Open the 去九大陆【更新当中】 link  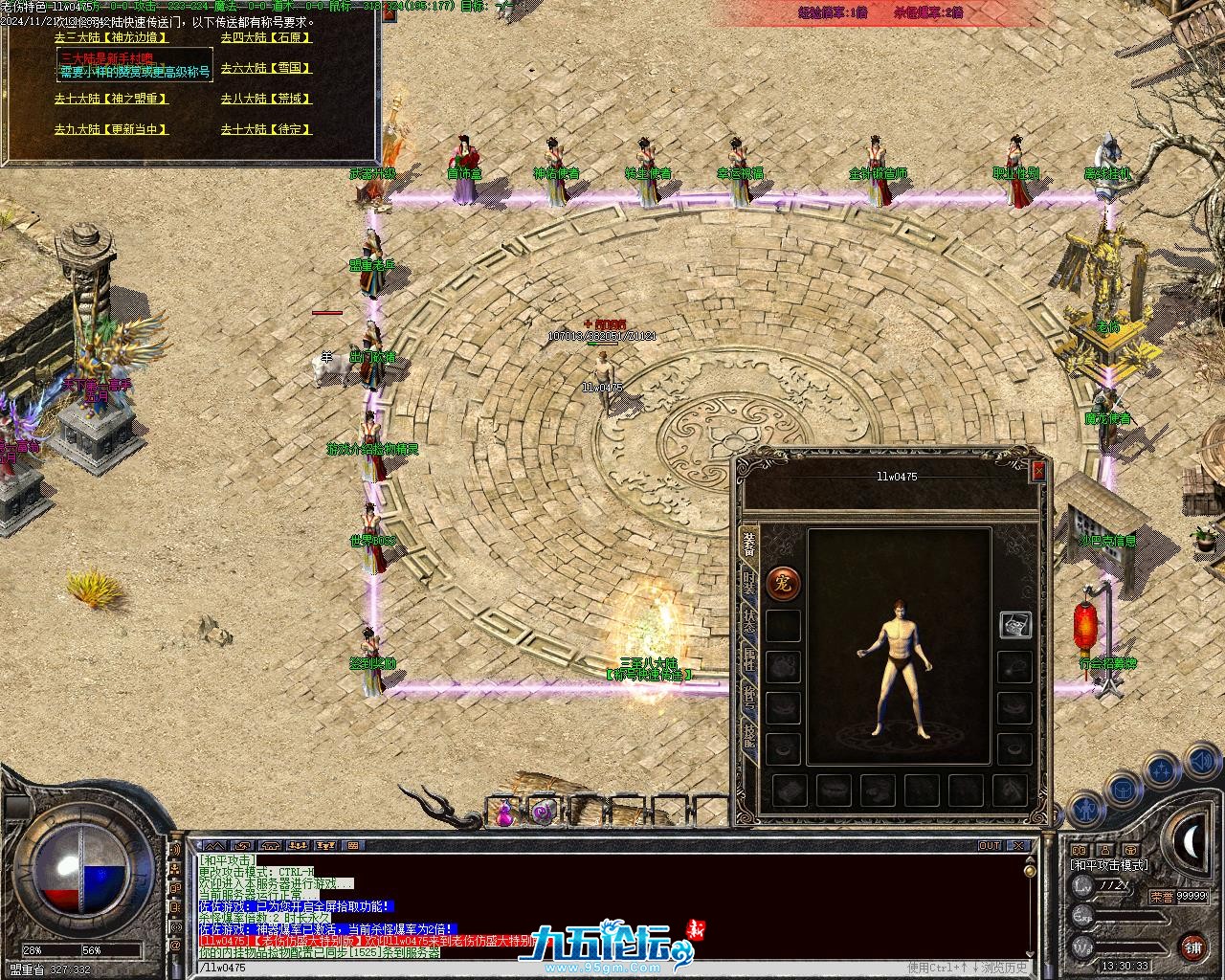(x=111, y=129)
